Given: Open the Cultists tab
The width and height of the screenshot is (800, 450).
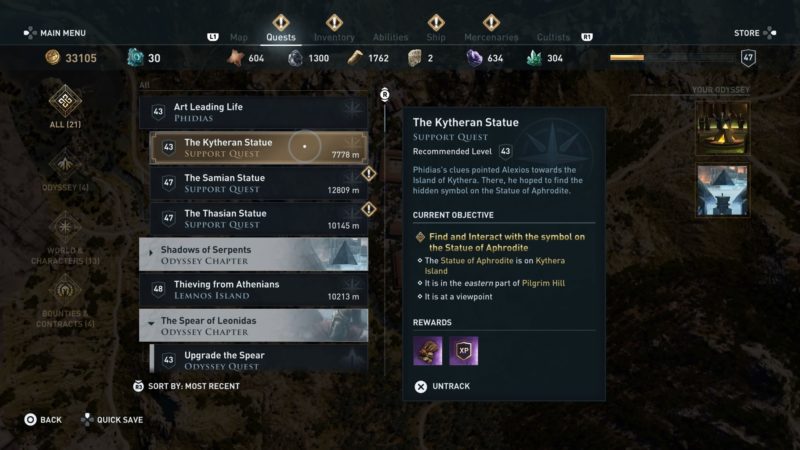Looking at the screenshot, I should tap(553, 38).
